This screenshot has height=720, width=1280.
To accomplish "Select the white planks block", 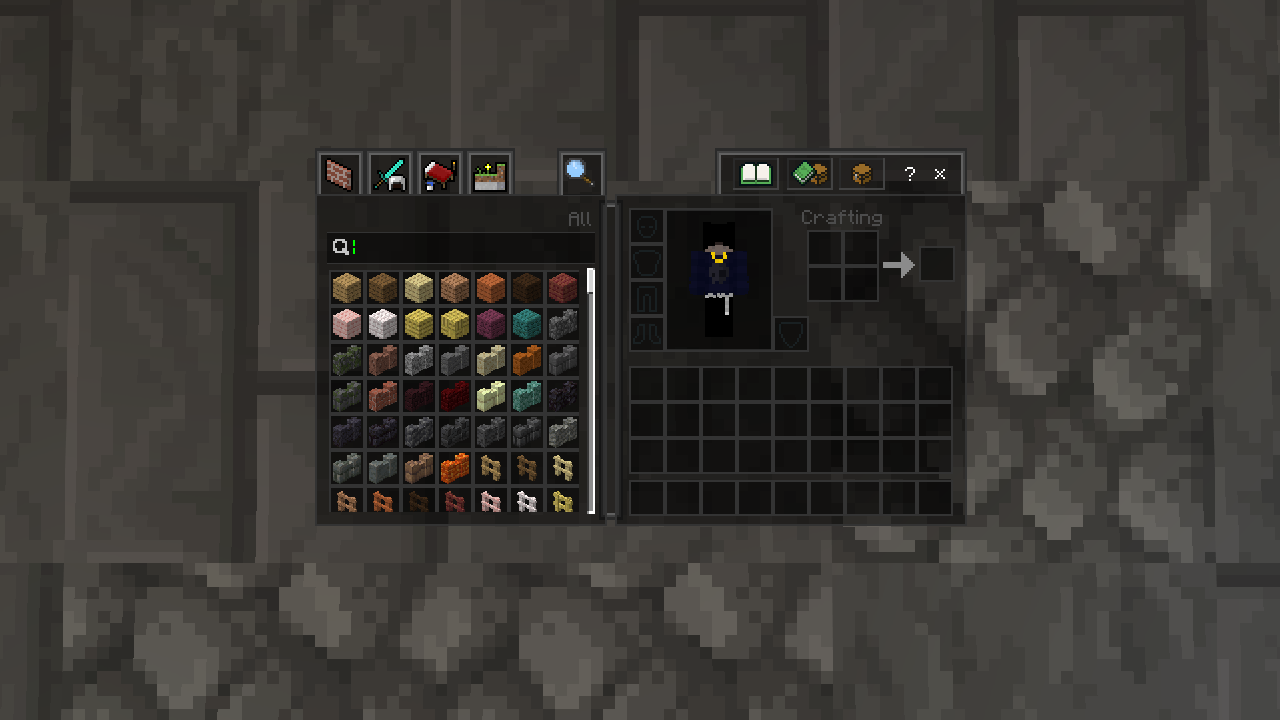I will pyautogui.click(x=382, y=323).
